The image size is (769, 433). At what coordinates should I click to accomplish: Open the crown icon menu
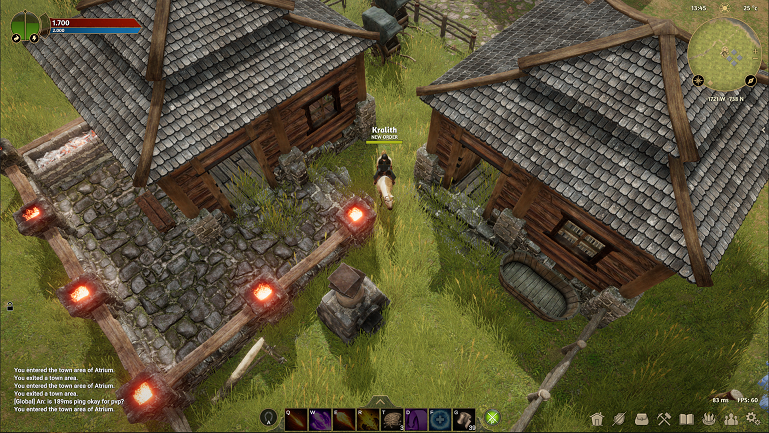click(709, 418)
